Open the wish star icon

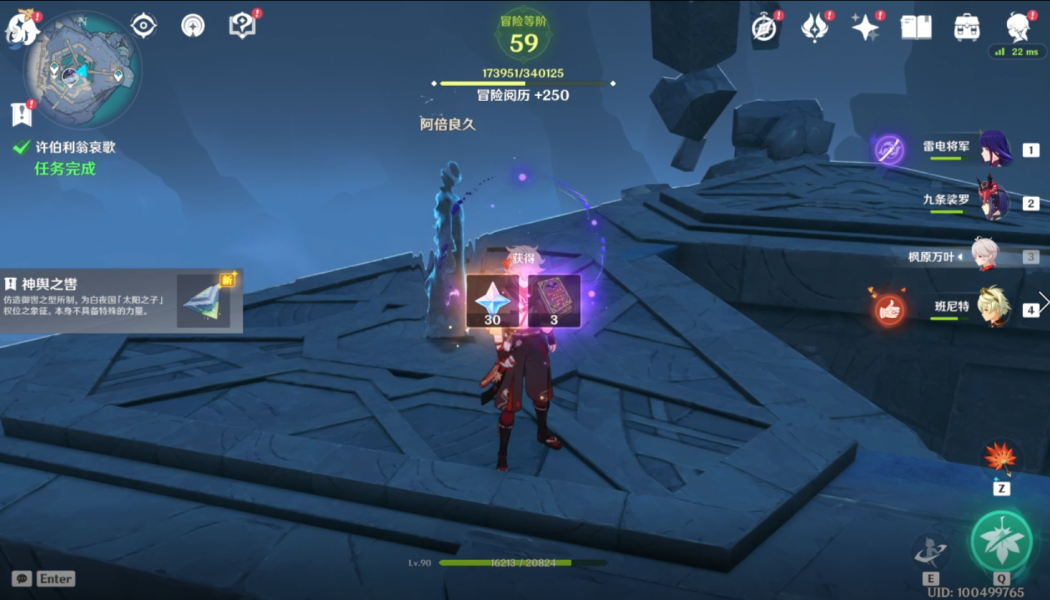(x=865, y=28)
